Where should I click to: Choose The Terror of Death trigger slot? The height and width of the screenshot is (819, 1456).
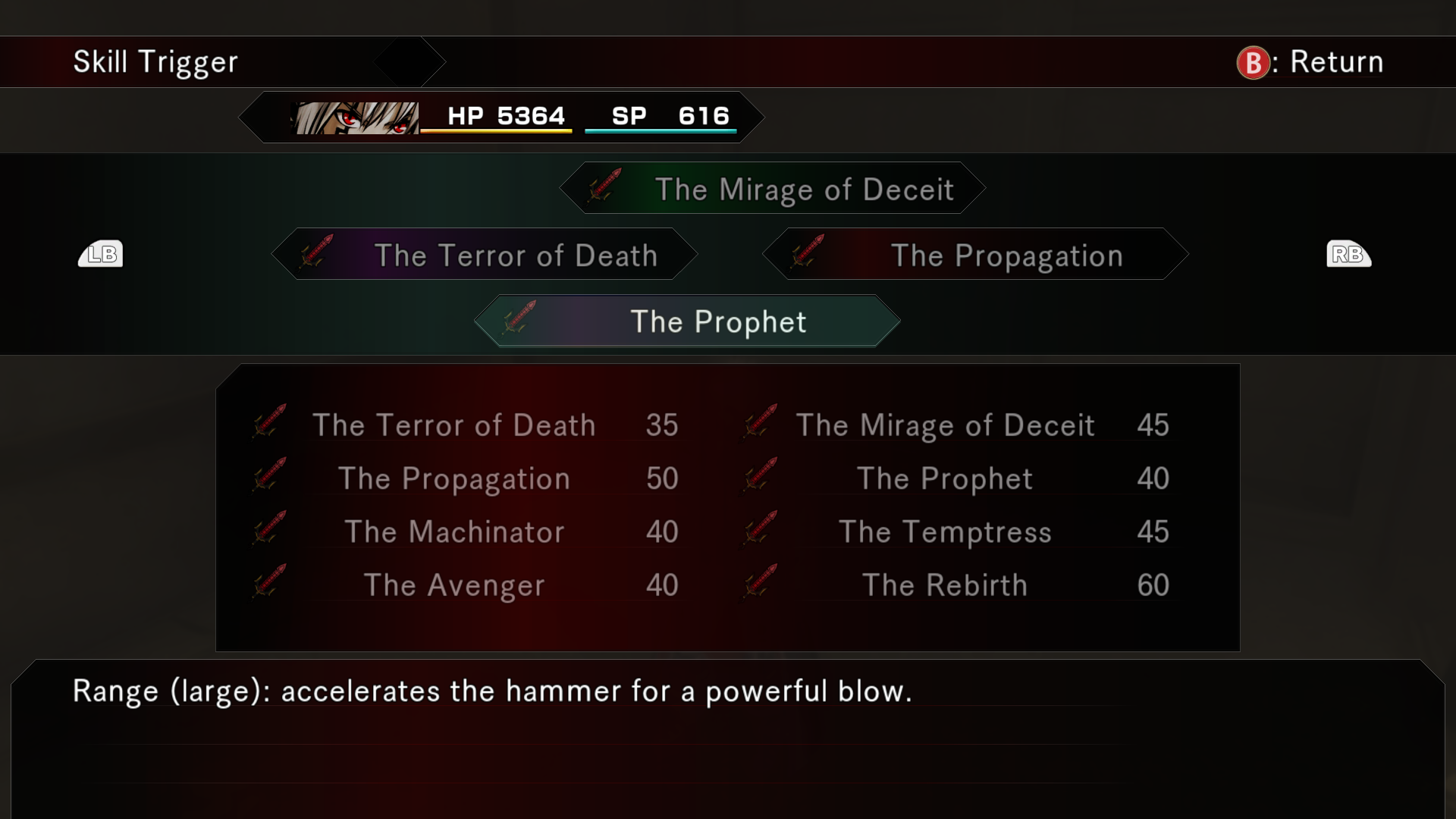click(485, 255)
